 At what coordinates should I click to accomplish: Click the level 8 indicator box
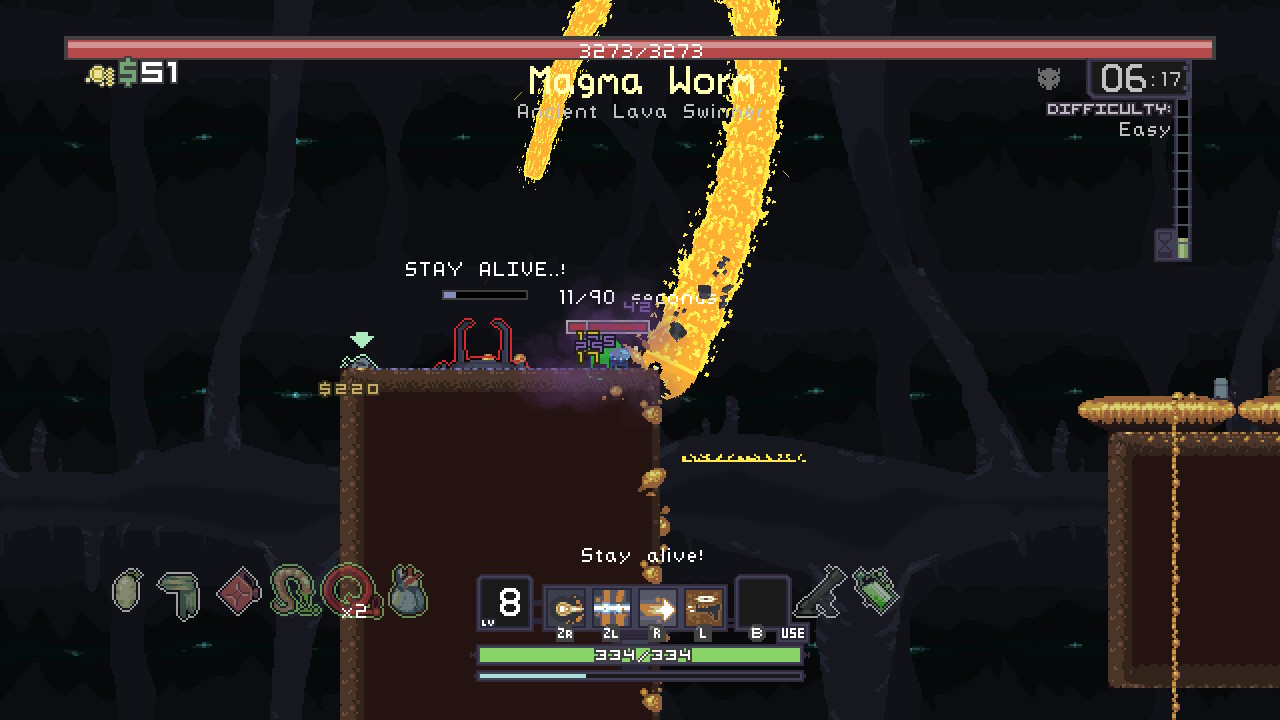[x=505, y=603]
